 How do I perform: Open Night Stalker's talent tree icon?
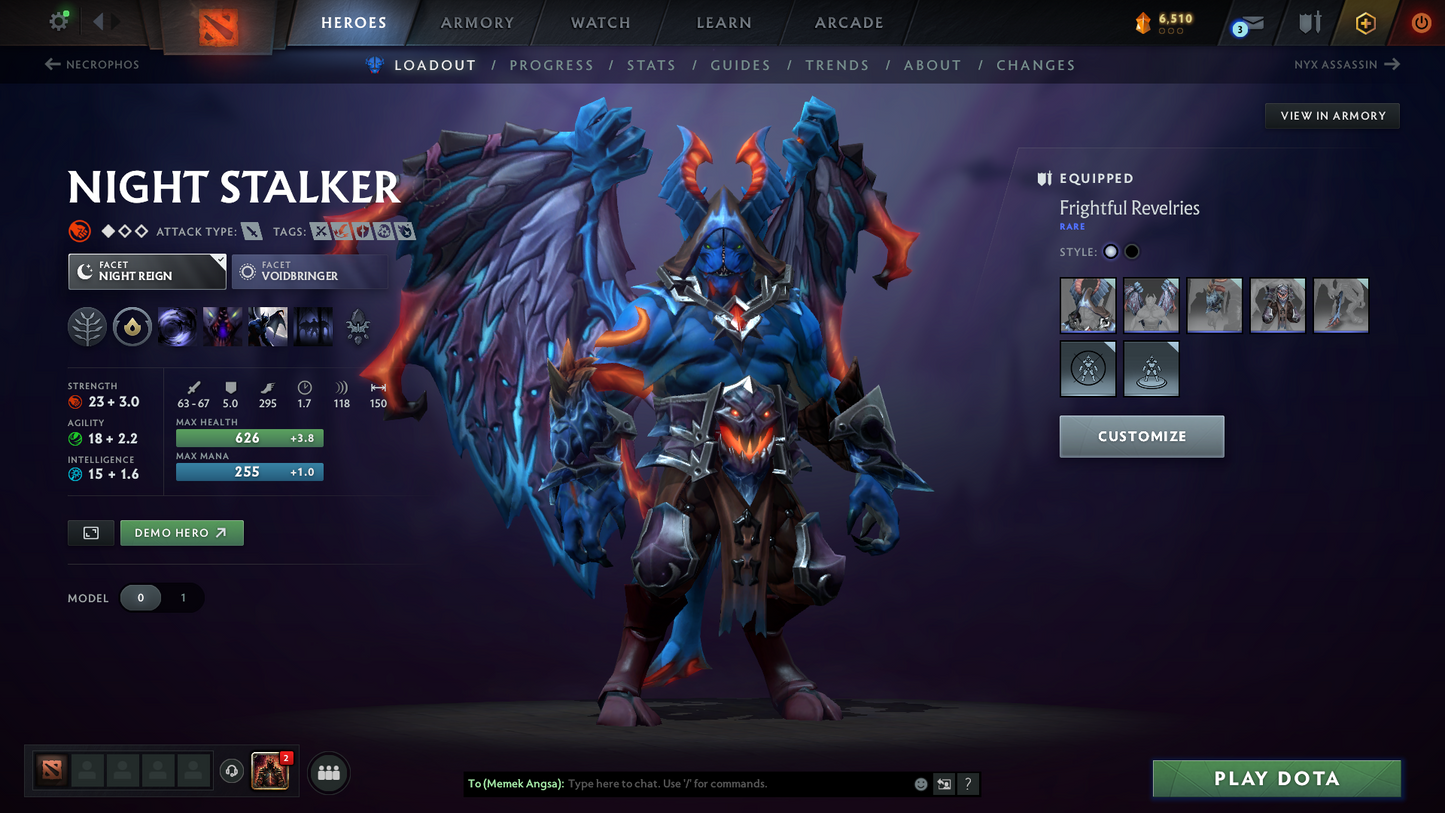(87, 326)
